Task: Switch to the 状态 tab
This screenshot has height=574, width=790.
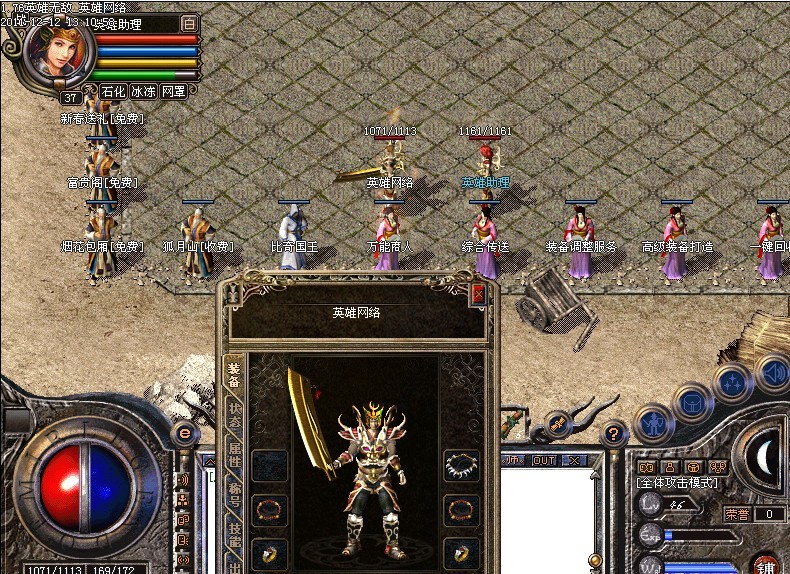Action: pyautogui.click(x=233, y=416)
